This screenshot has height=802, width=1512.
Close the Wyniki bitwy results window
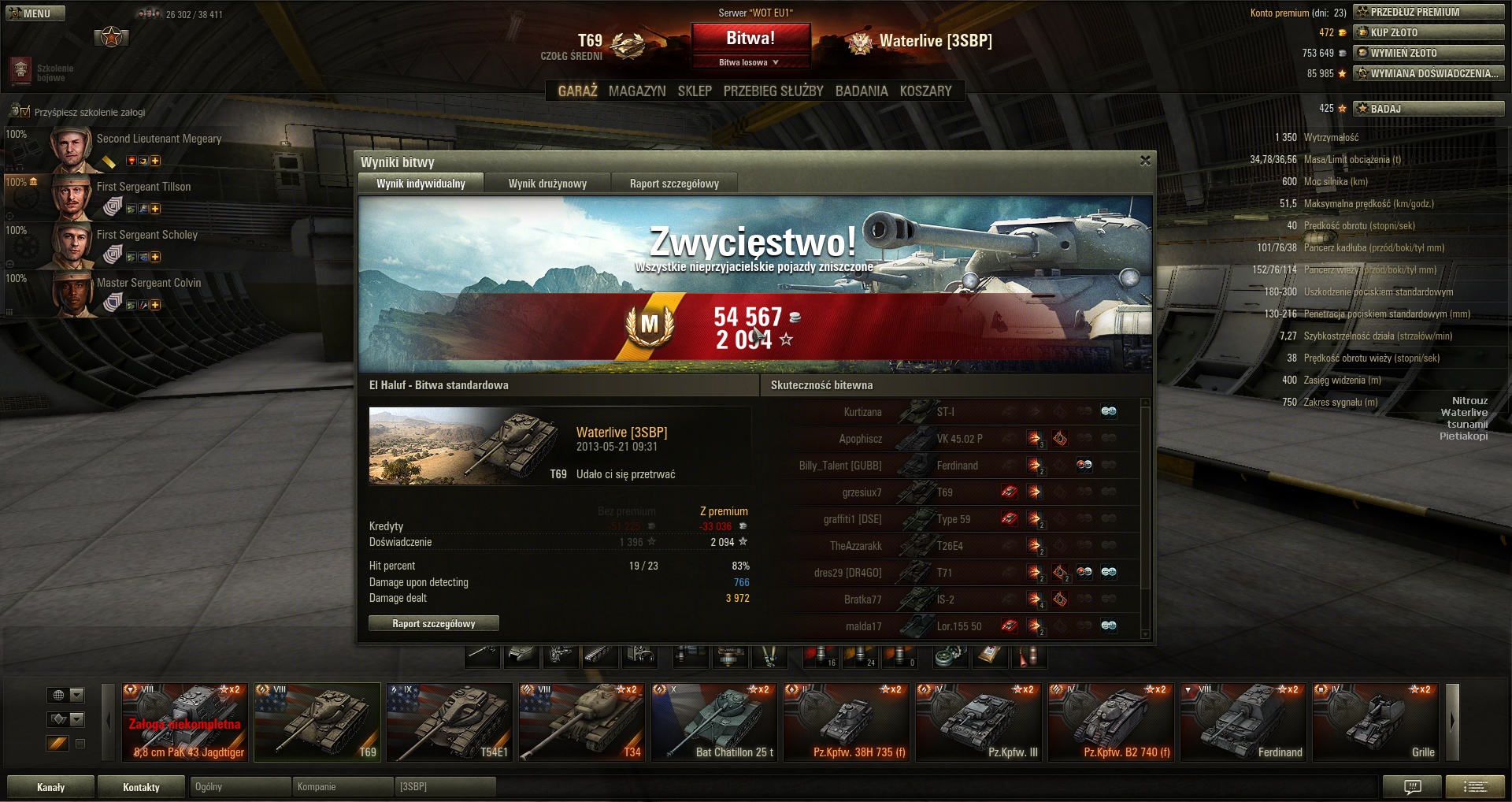[1145, 161]
